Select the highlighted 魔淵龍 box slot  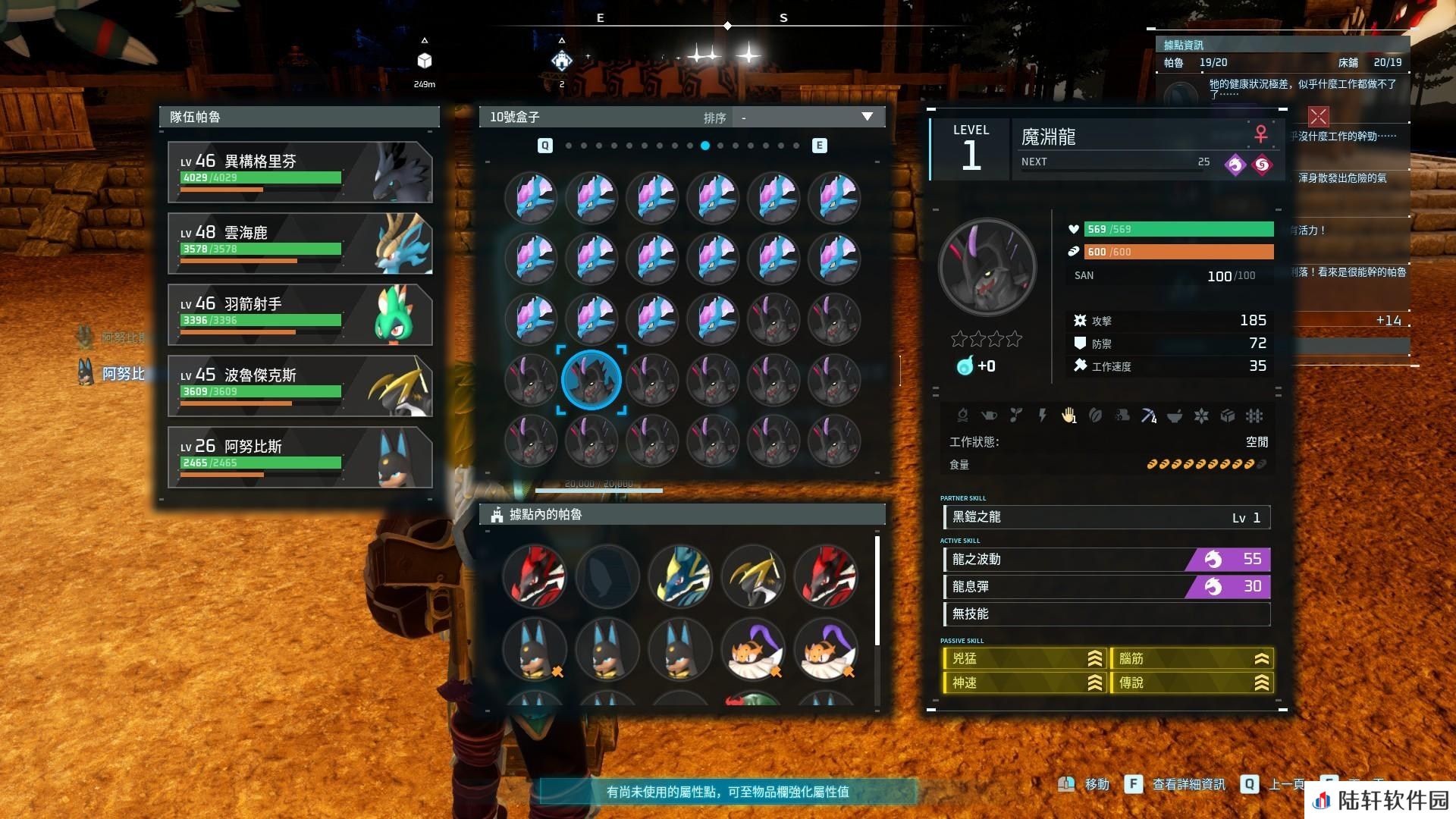(x=591, y=379)
